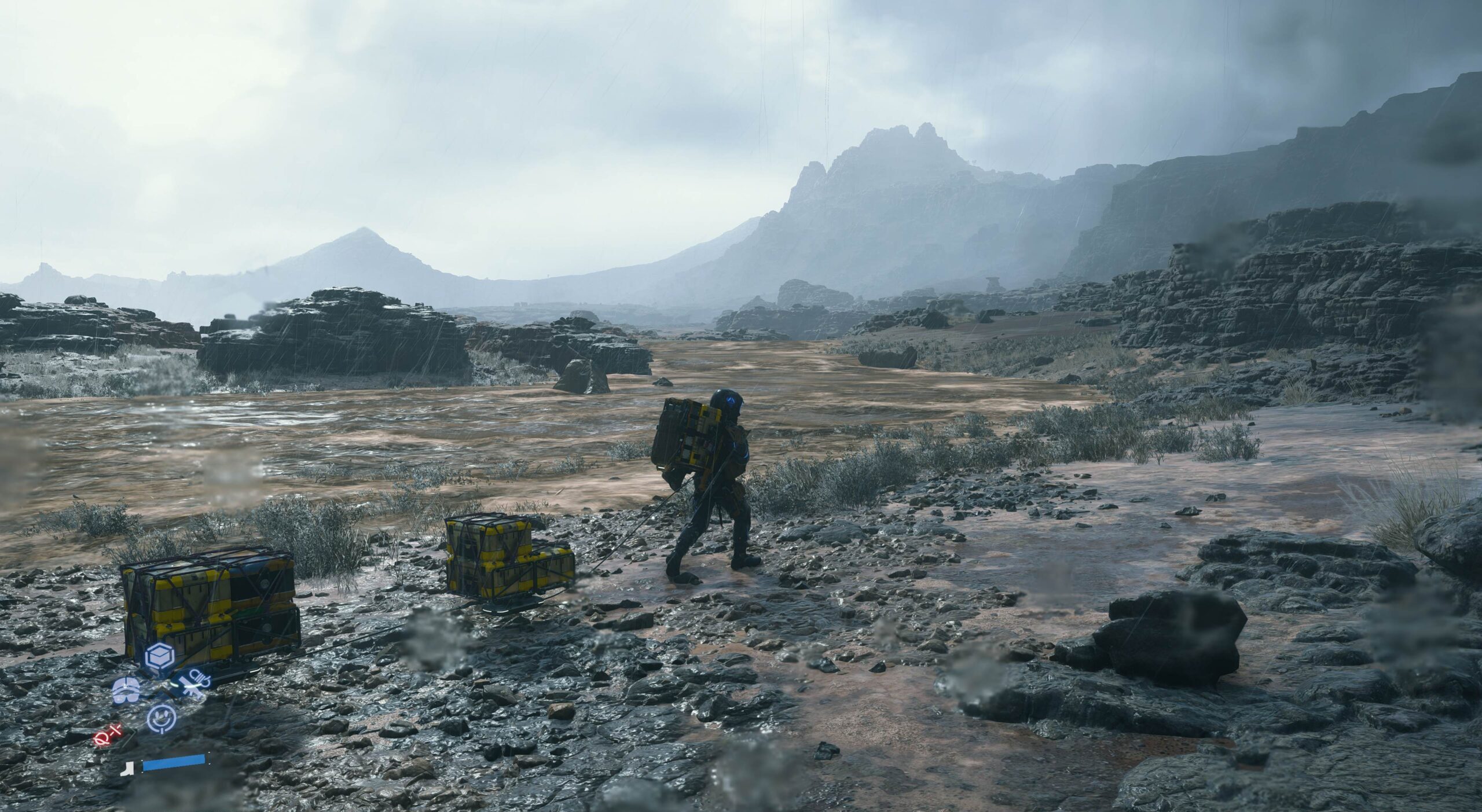Screen dimensions: 1482x812
Task: Click the red blood-loss warning icon
Action: click(x=107, y=737)
